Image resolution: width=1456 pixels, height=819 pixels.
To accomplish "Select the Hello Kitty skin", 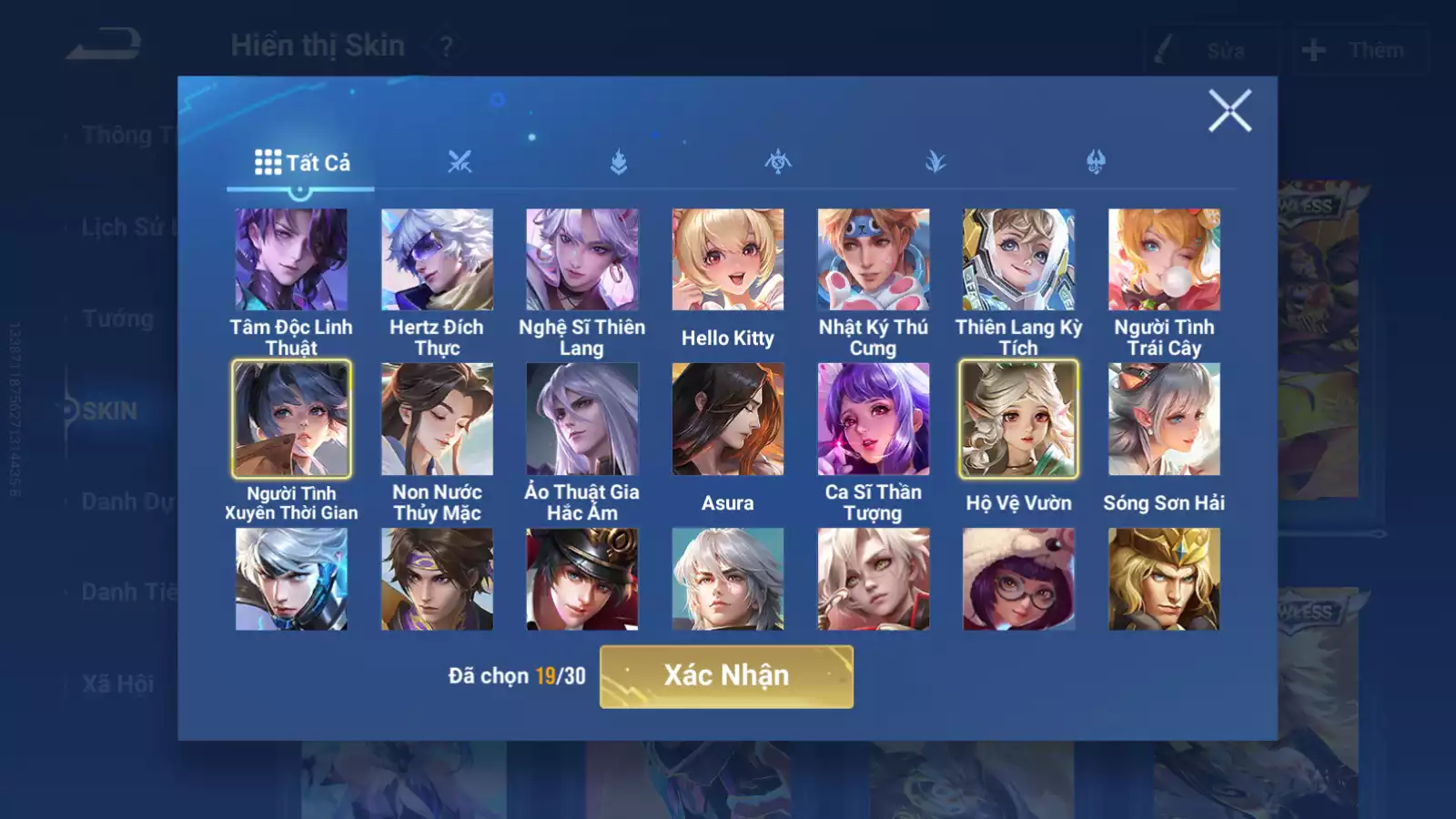I will point(728,260).
